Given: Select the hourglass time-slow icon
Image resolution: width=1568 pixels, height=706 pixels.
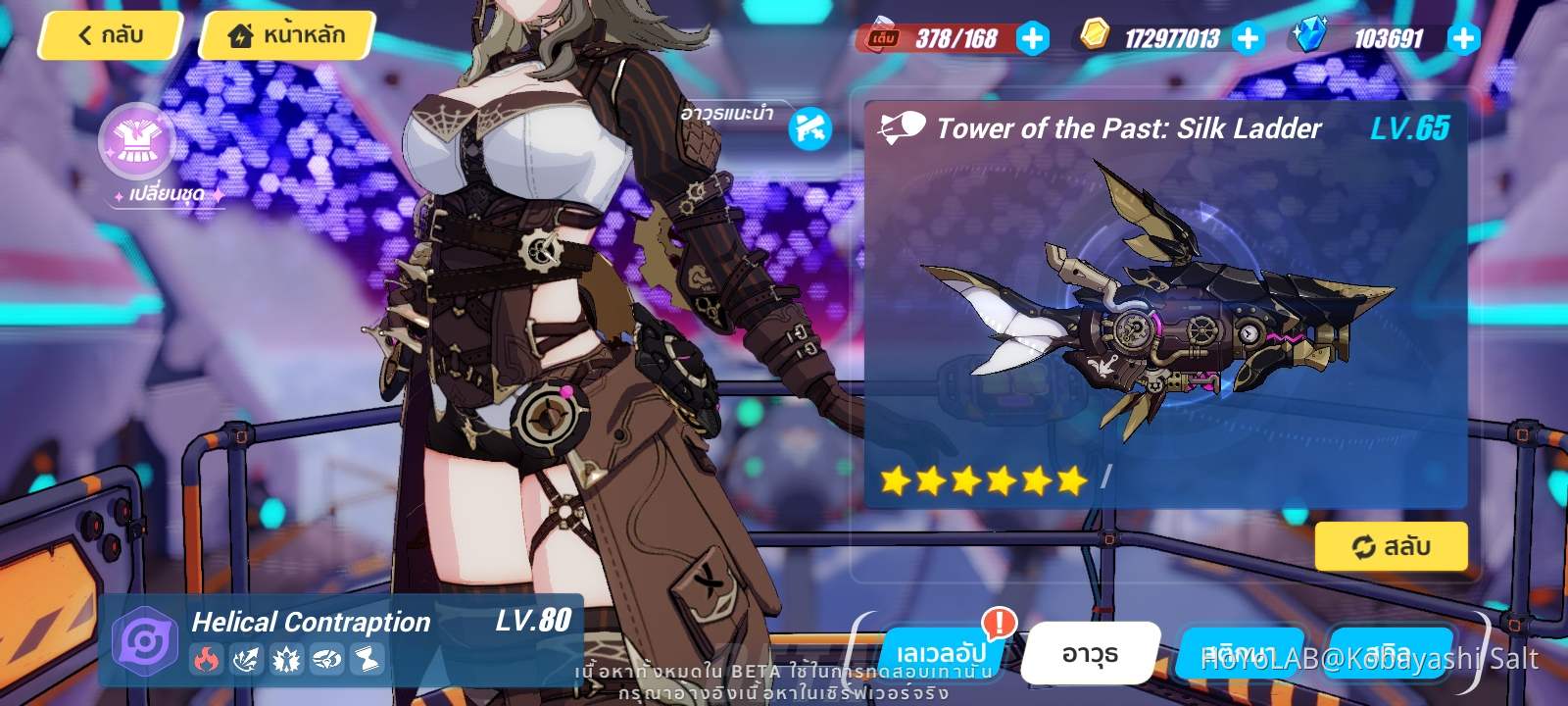Looking at the screenshot, I should click(x=366, y=659).
